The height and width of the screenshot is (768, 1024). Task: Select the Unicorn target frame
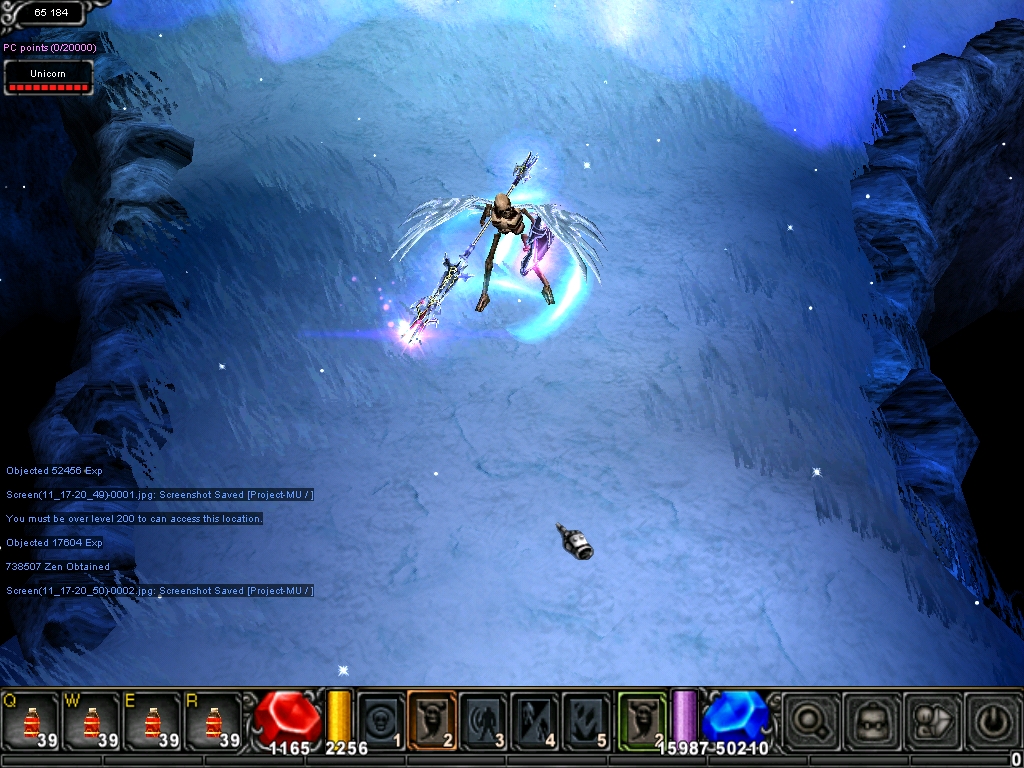(48, 78)
